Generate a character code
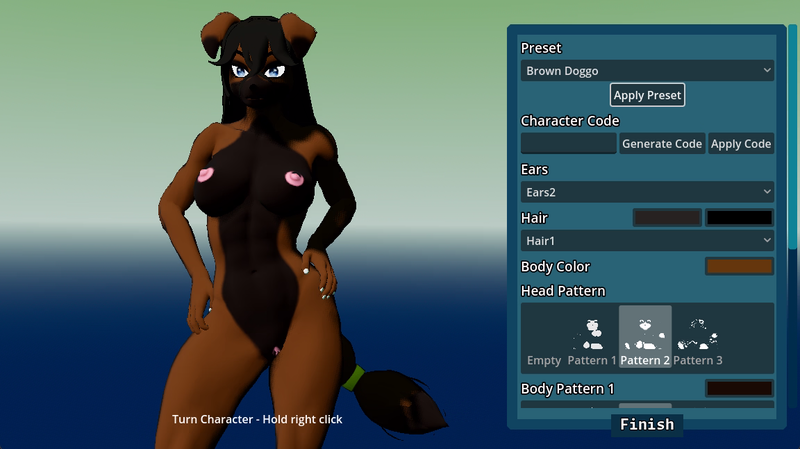Image resolution: width=800 pixels, height=449 pixels. click(661, 143)
